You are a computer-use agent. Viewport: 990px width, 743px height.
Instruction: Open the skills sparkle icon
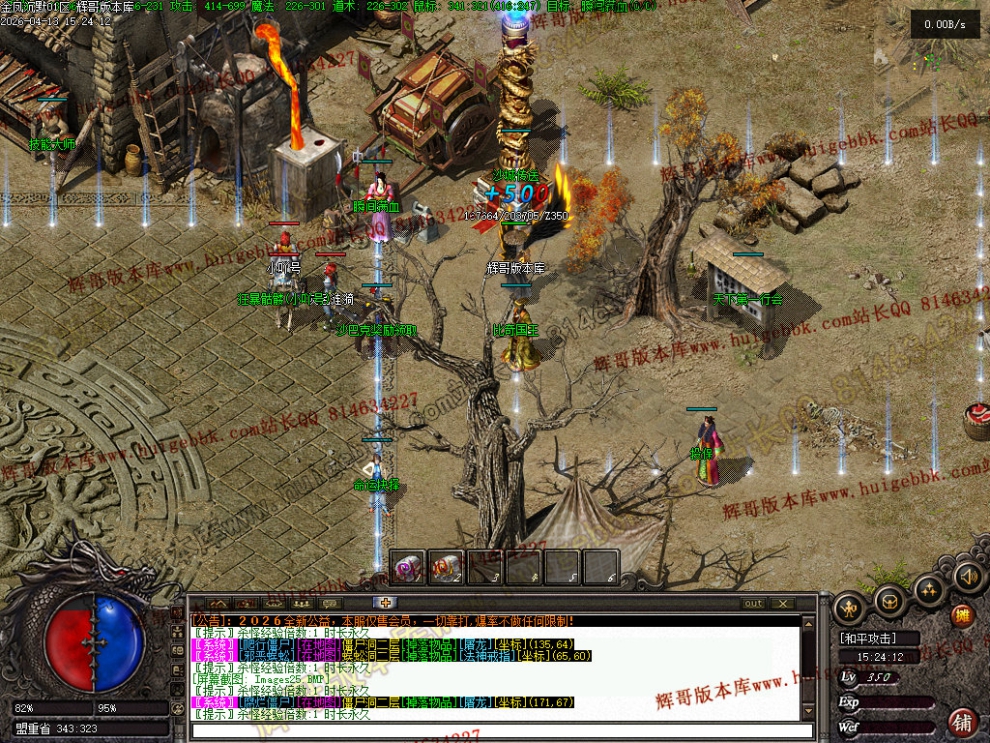tap(929, 589)
